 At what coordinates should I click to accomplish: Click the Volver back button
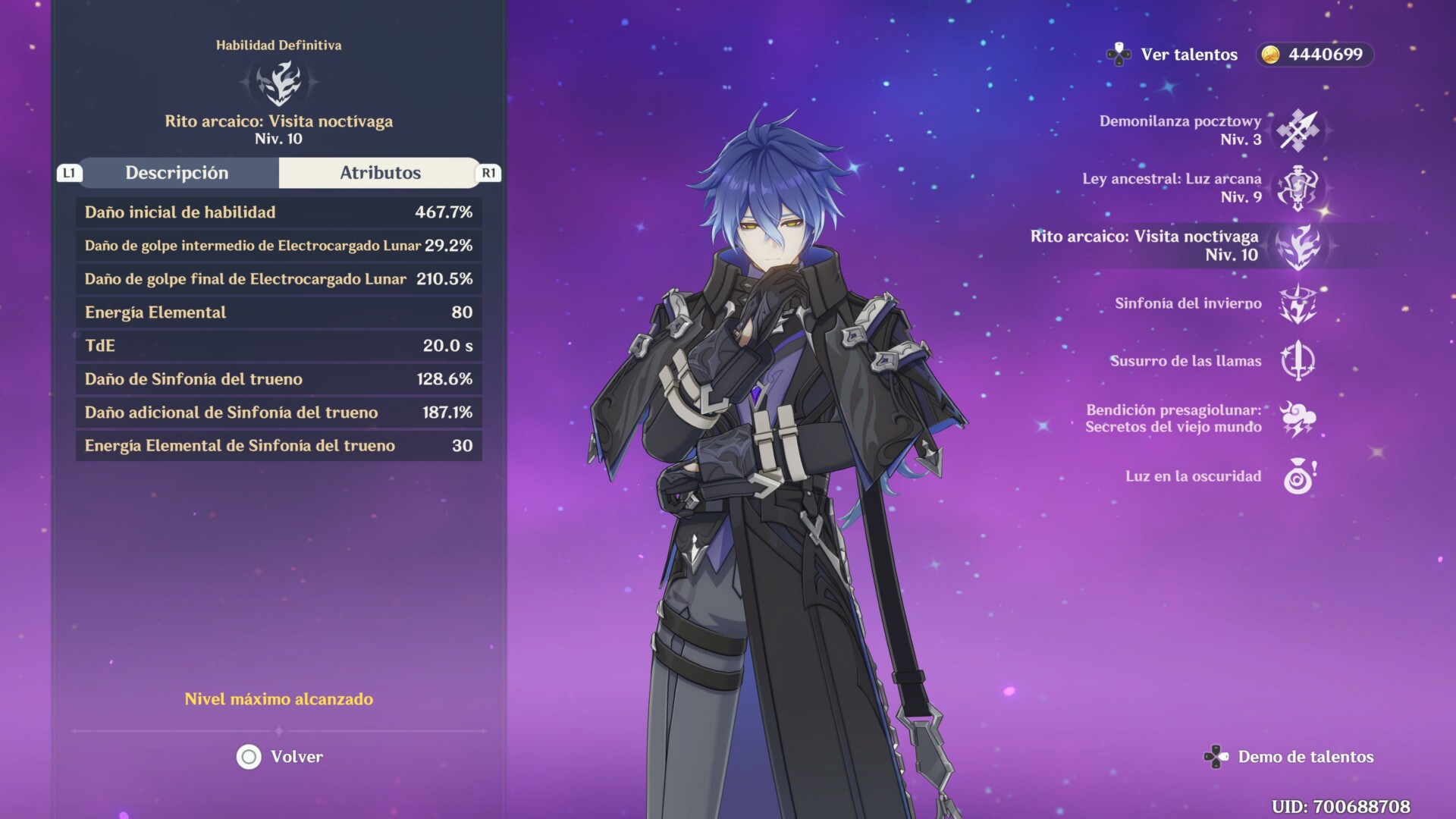(x=280, y=757)
